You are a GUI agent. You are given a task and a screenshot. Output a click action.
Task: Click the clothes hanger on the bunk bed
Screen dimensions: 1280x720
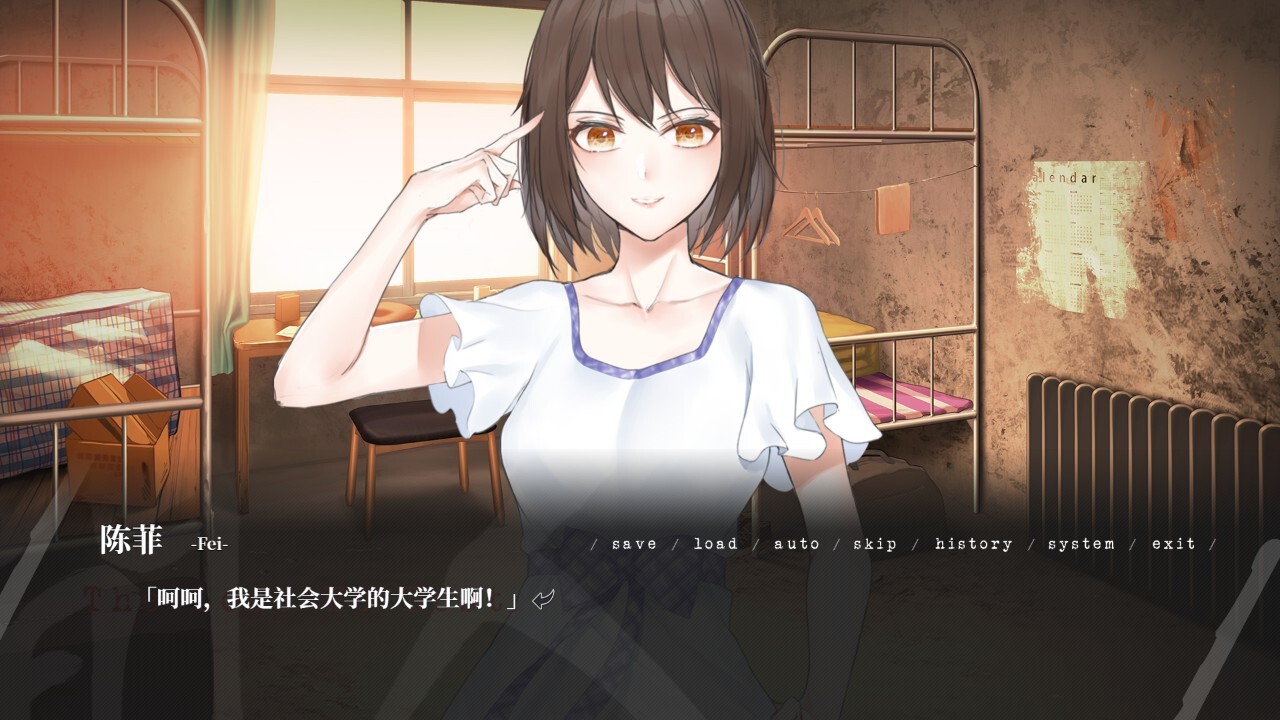pos(812,225)
